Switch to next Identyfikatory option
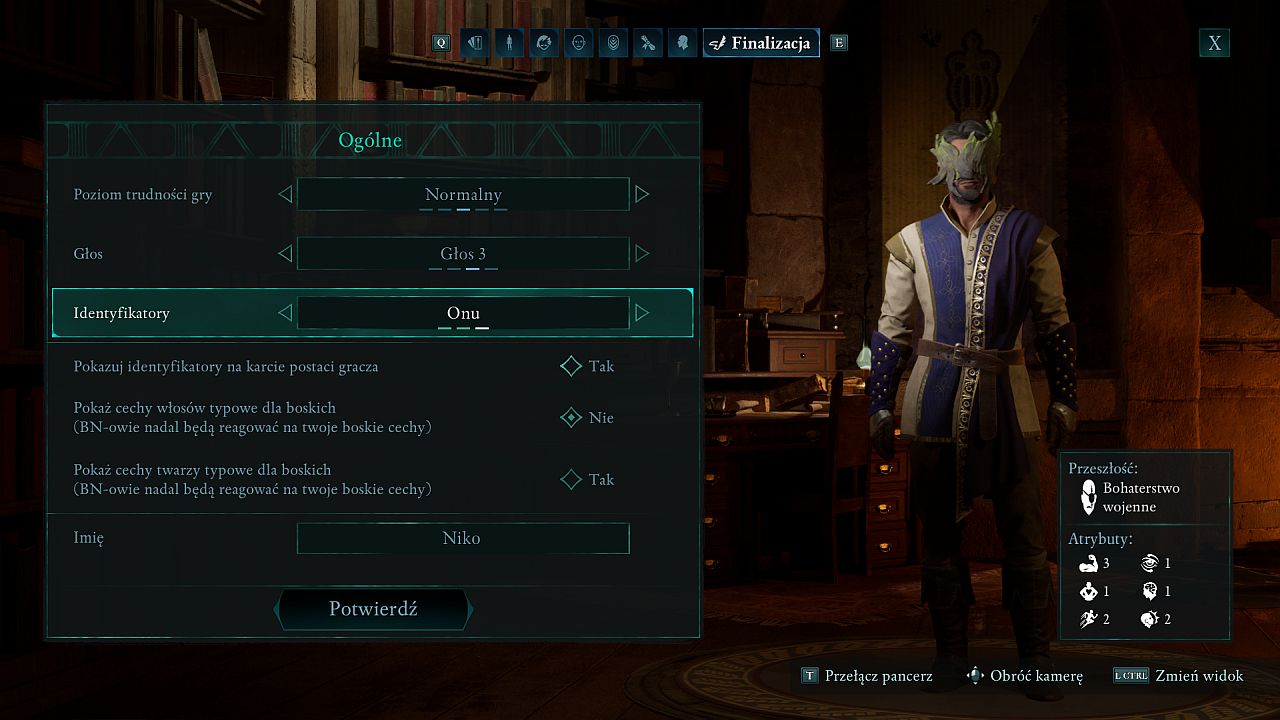The height and width of the screenshot is (720, 1280). tap(642, 313)
